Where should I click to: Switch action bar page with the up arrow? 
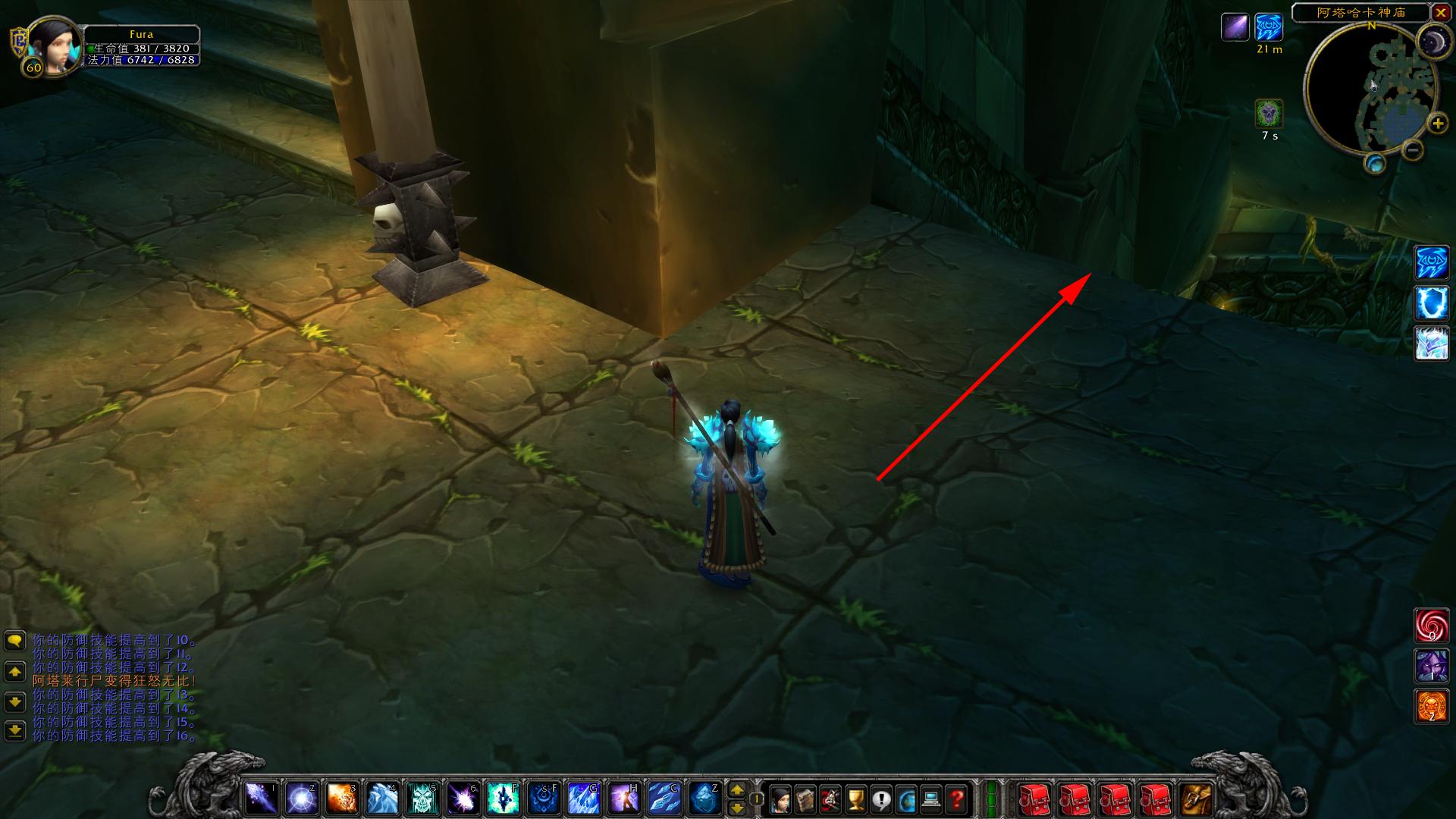click(x=736, y=790)
